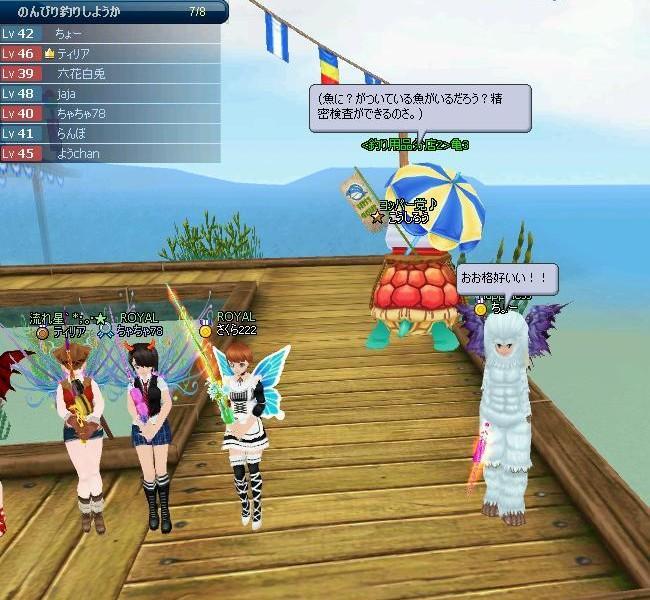Select party member ちょー in the list
The height and width of the screenshot is (600, 650).
[x=110, y=34]
